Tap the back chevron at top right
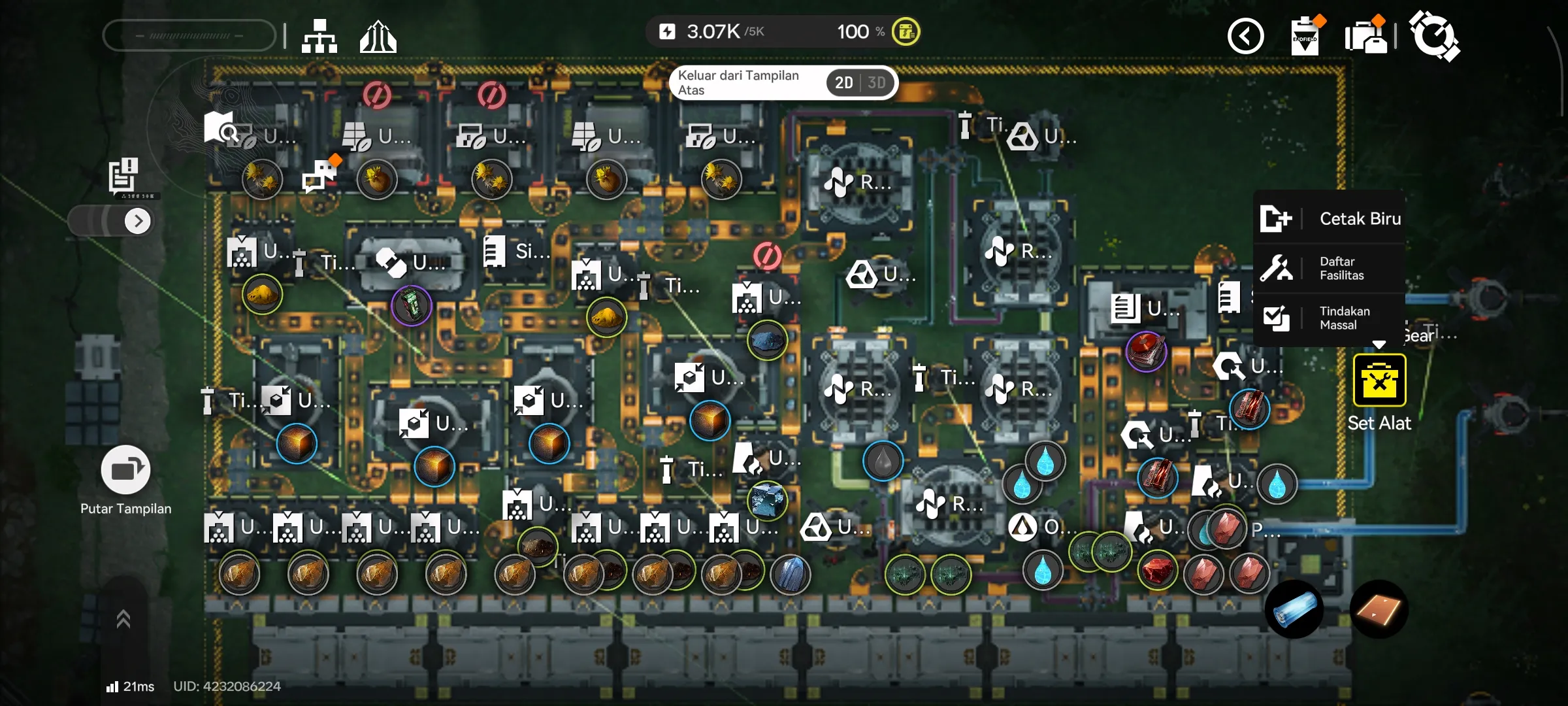The width and height of the screenshot is (1568, 706). [1246, 36]
